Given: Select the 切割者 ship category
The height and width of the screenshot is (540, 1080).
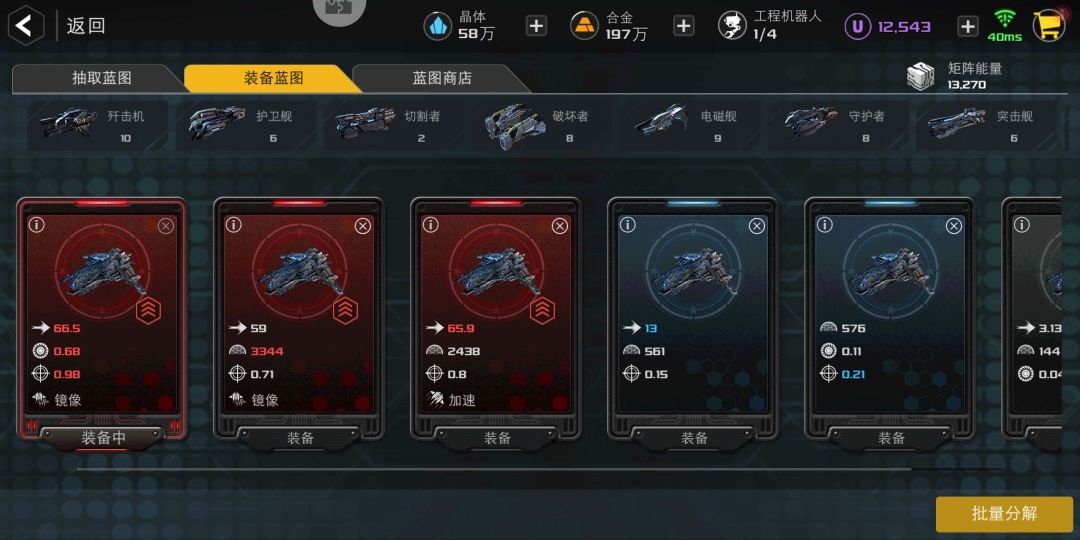Looking at the screenshot, I should click(x=393, y=125).
